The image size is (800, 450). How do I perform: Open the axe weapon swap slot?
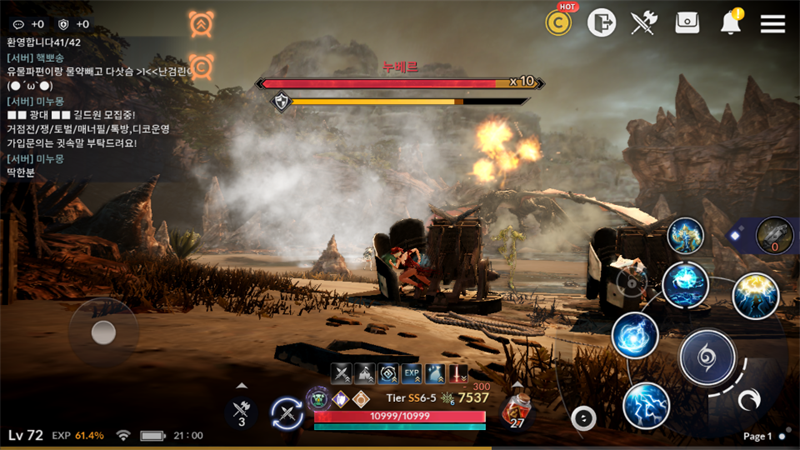(241, 410)
